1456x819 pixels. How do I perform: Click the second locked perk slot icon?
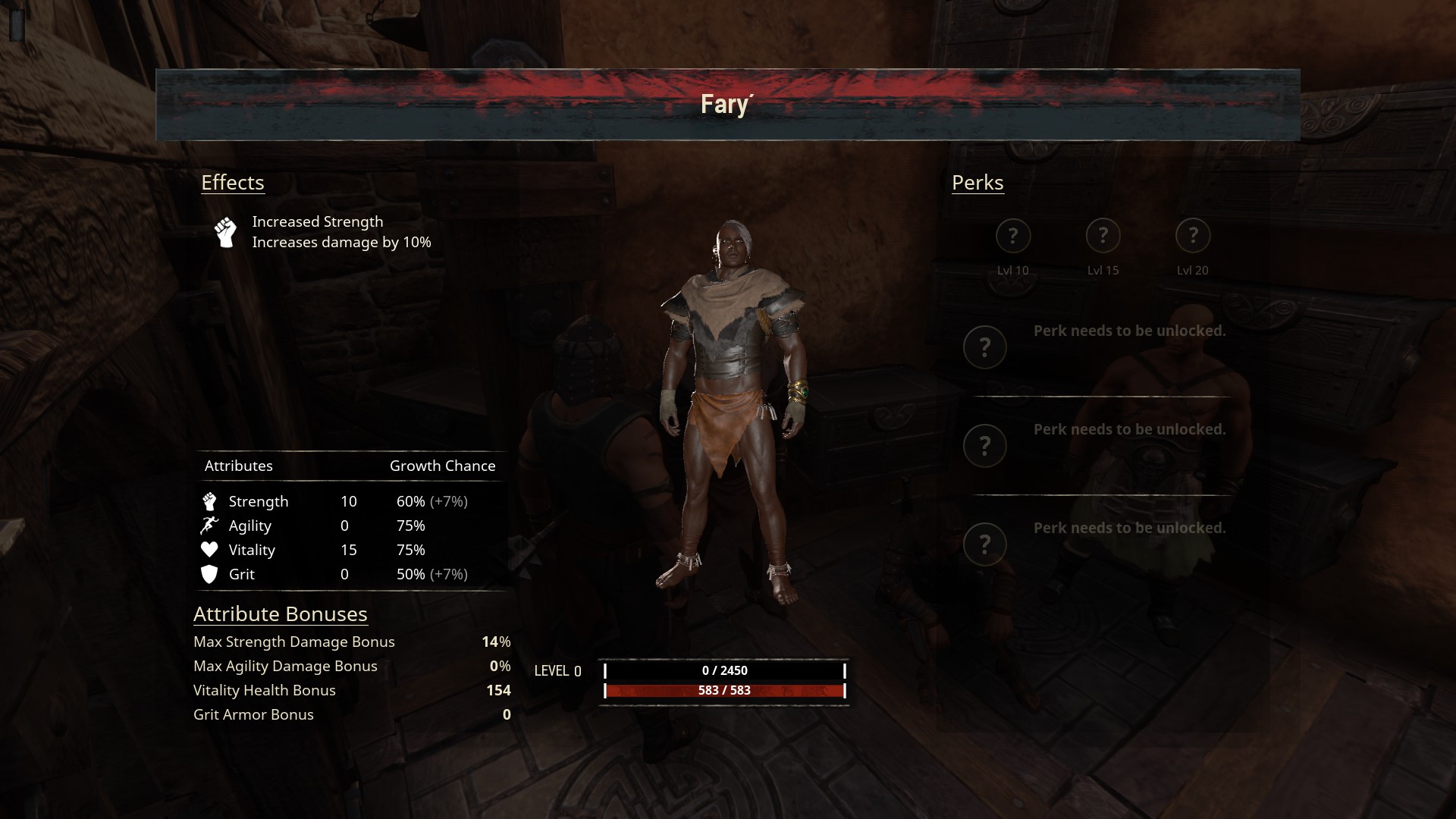pyautogui.click(x=985, y=445)
